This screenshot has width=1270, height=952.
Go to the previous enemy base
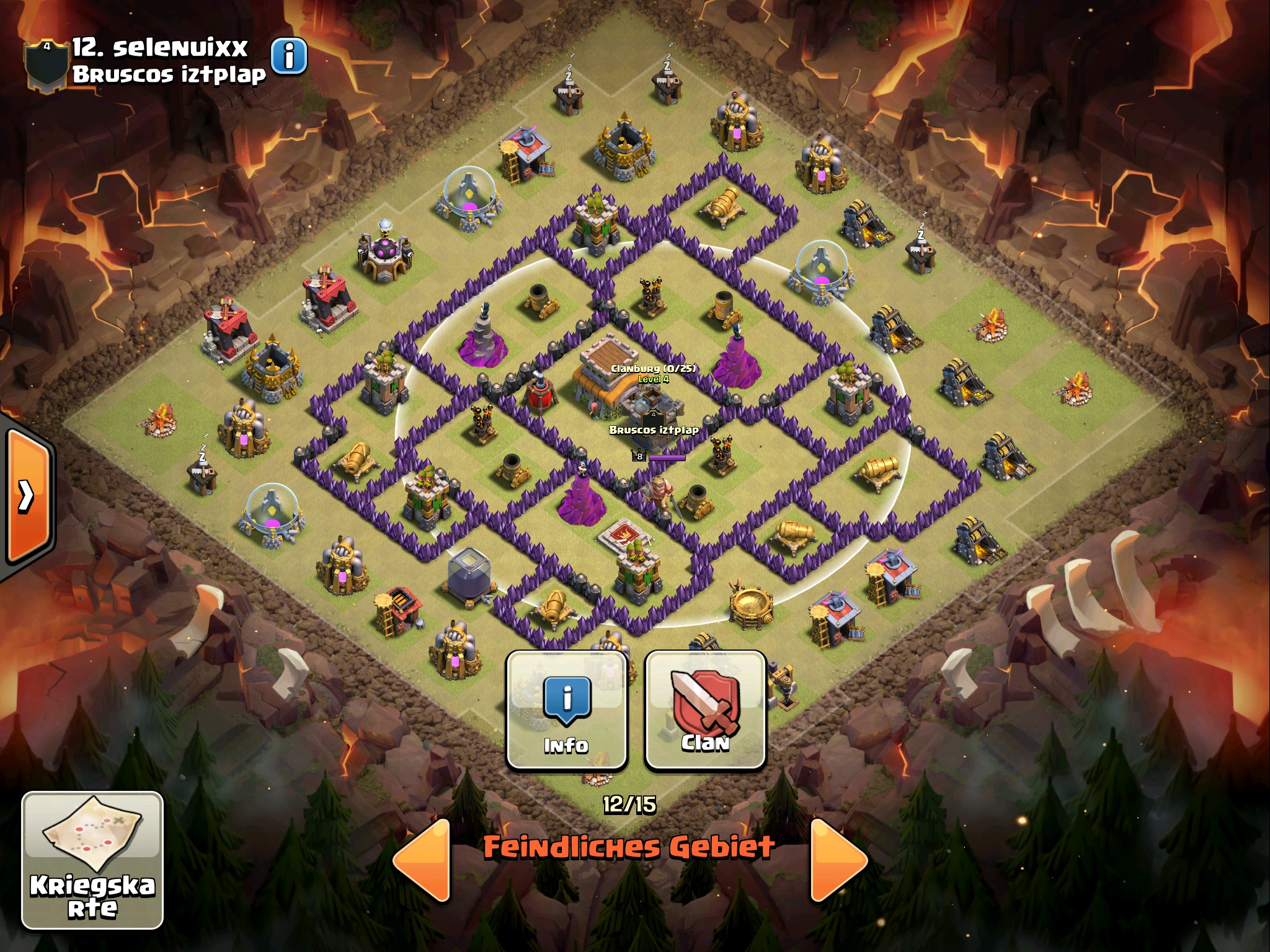click(x=423, y=860)
